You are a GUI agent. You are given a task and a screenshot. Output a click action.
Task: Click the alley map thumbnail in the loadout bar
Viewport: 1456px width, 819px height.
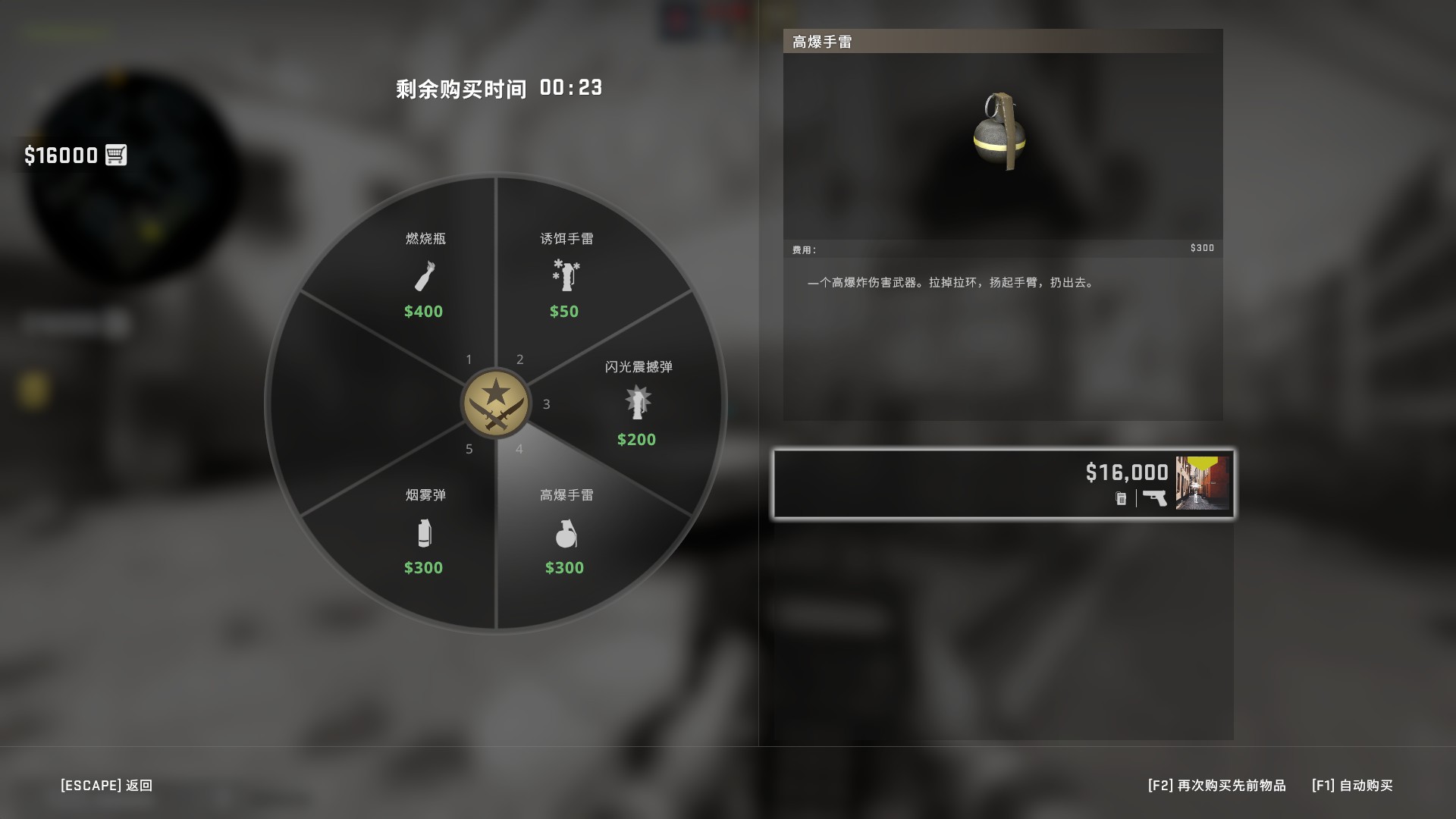pos(1200,483)
